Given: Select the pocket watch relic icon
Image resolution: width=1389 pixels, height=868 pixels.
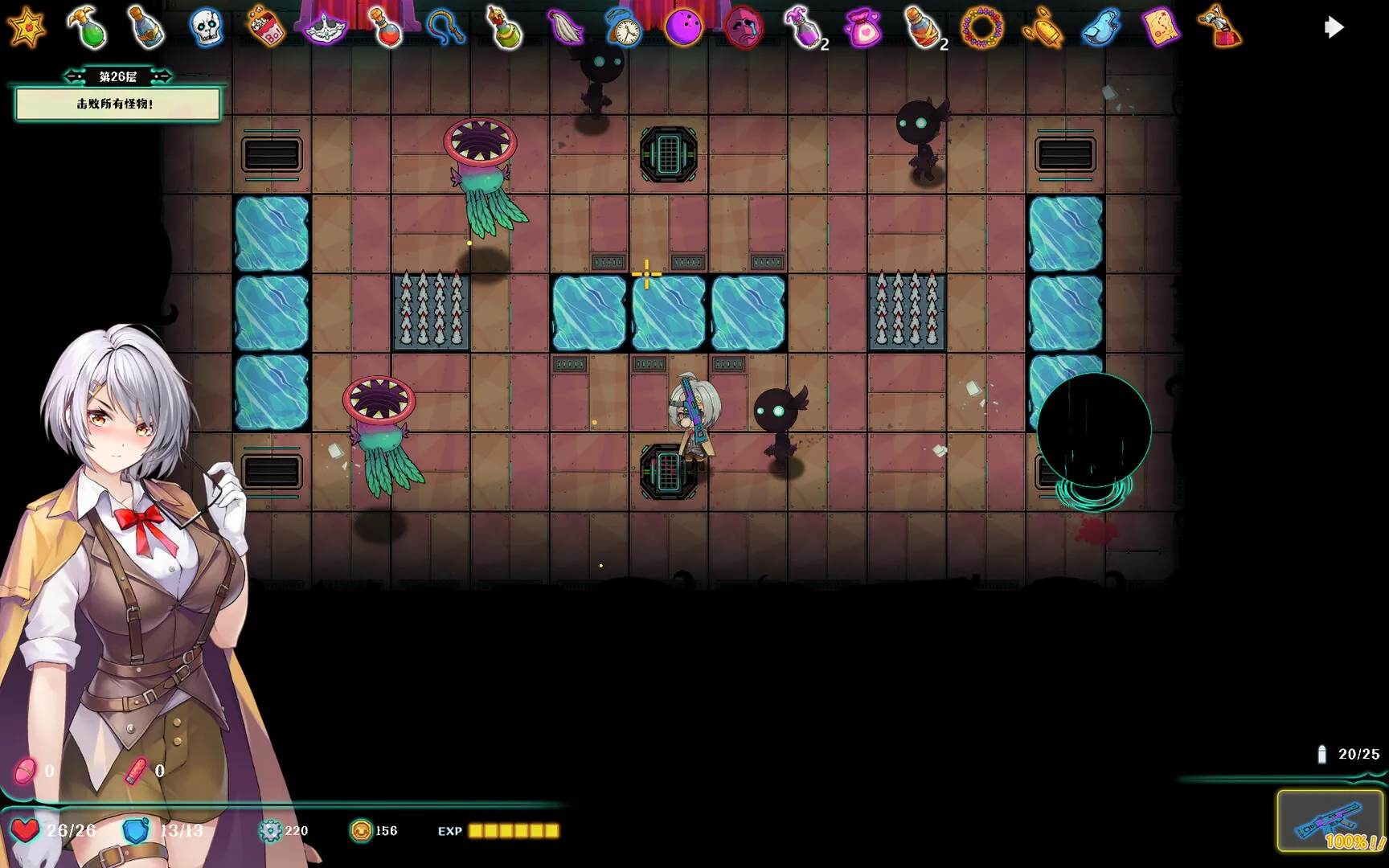Looking at the screenshot, I should click(625, 29).
